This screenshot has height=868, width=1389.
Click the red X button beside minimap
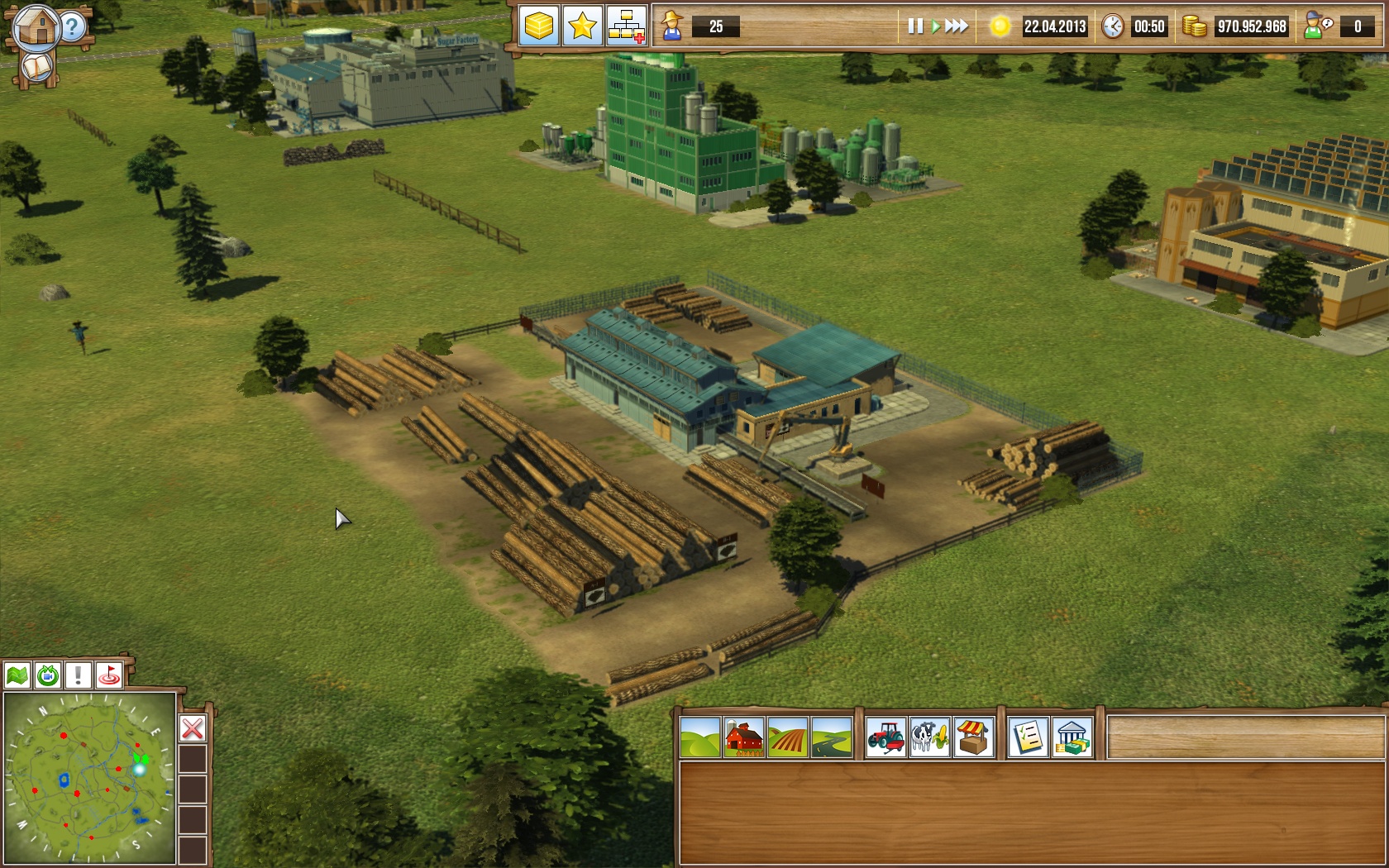(x=193, y=728)
